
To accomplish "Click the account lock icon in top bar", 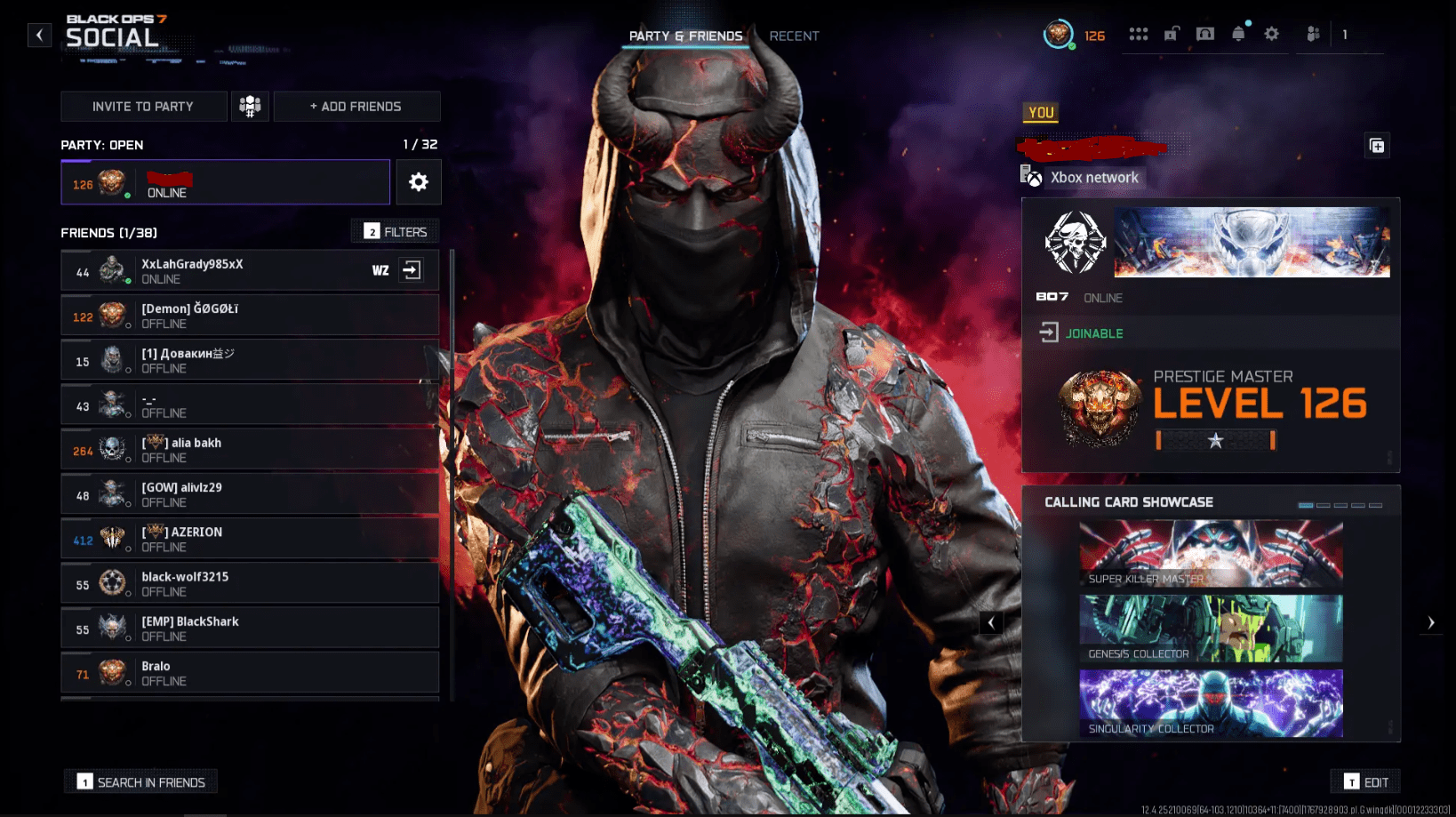I will [1171, 34].
